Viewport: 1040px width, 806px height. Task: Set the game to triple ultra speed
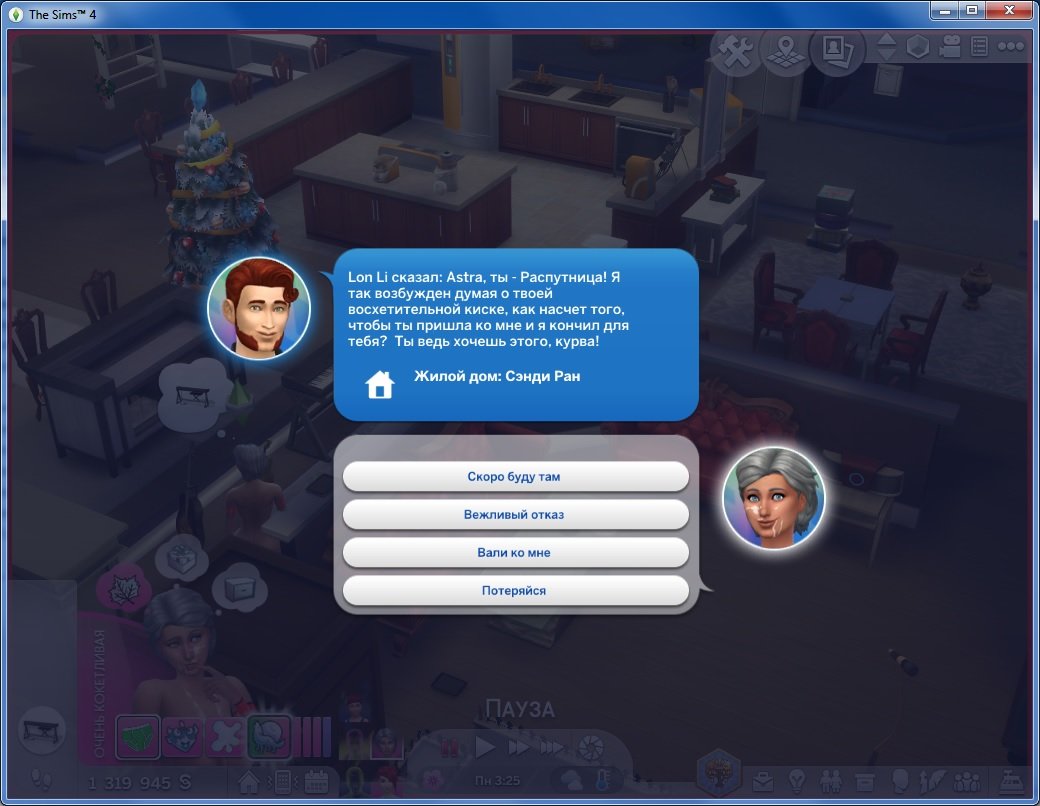tap(552, 747)
